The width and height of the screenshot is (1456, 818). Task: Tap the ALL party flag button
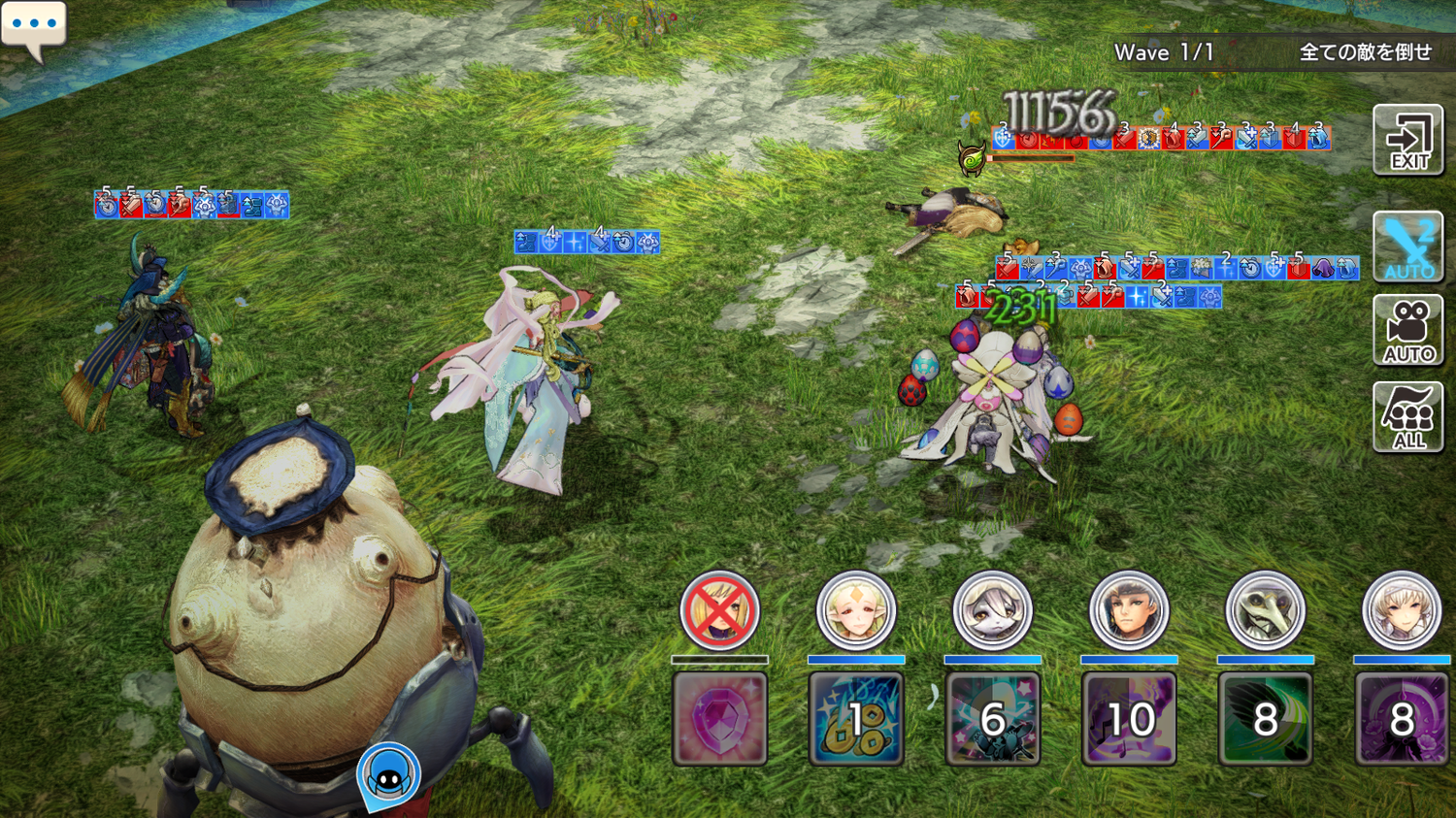(1407, 416)
